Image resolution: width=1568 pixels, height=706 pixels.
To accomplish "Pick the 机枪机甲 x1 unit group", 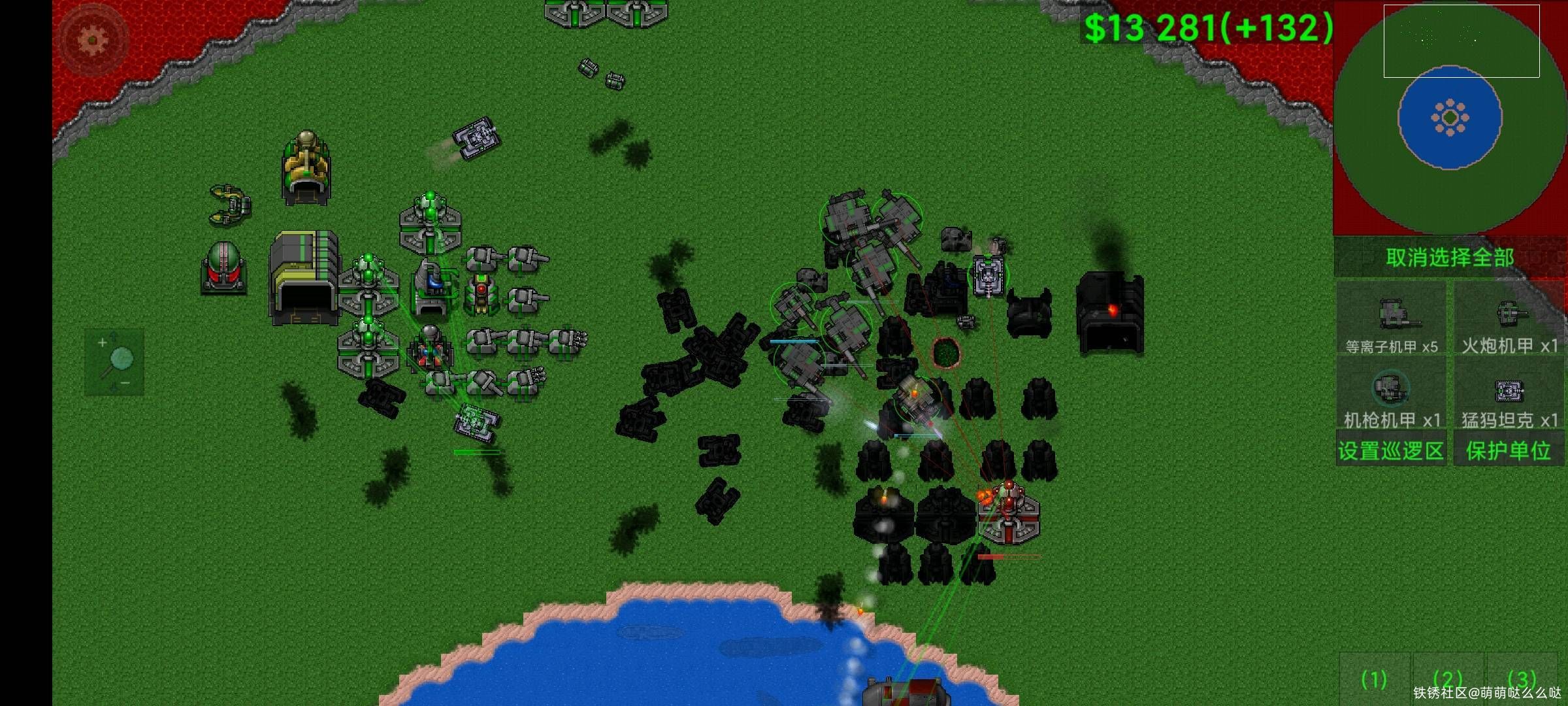I will [x=1392, y=394].
